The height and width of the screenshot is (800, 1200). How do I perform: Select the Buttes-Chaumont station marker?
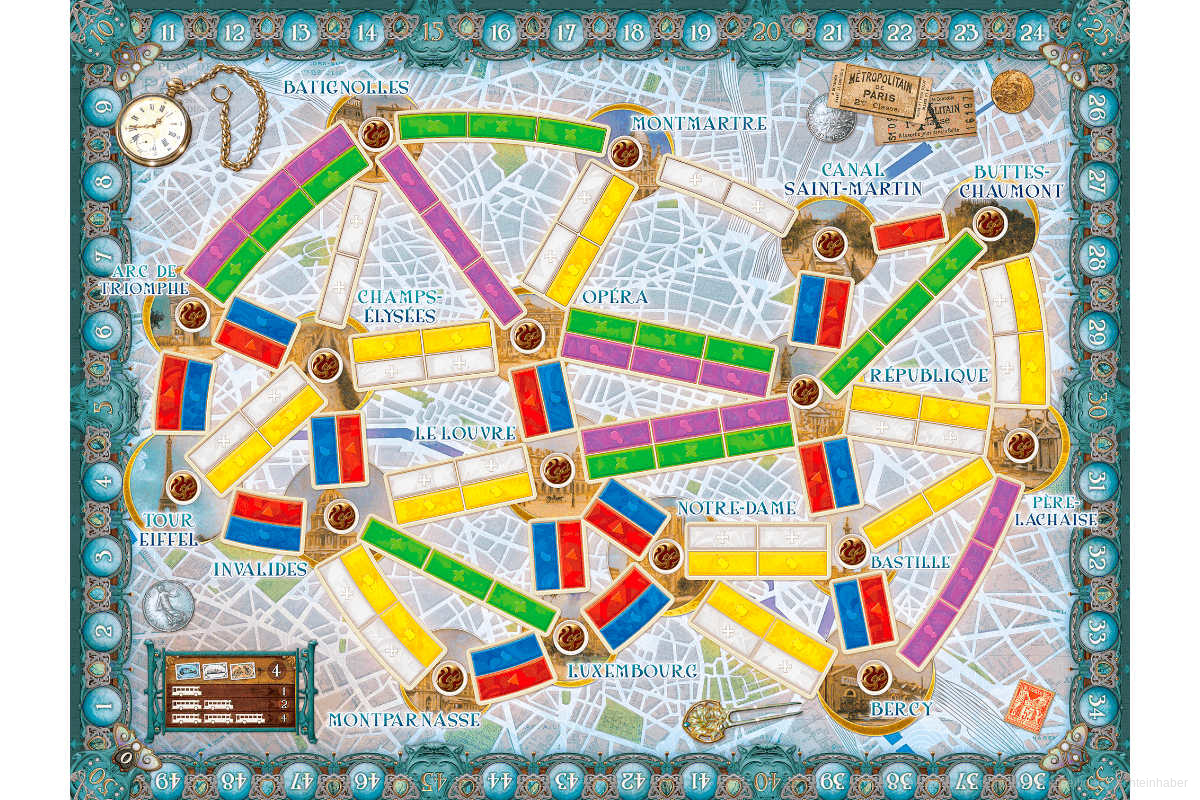click(989, 222)
